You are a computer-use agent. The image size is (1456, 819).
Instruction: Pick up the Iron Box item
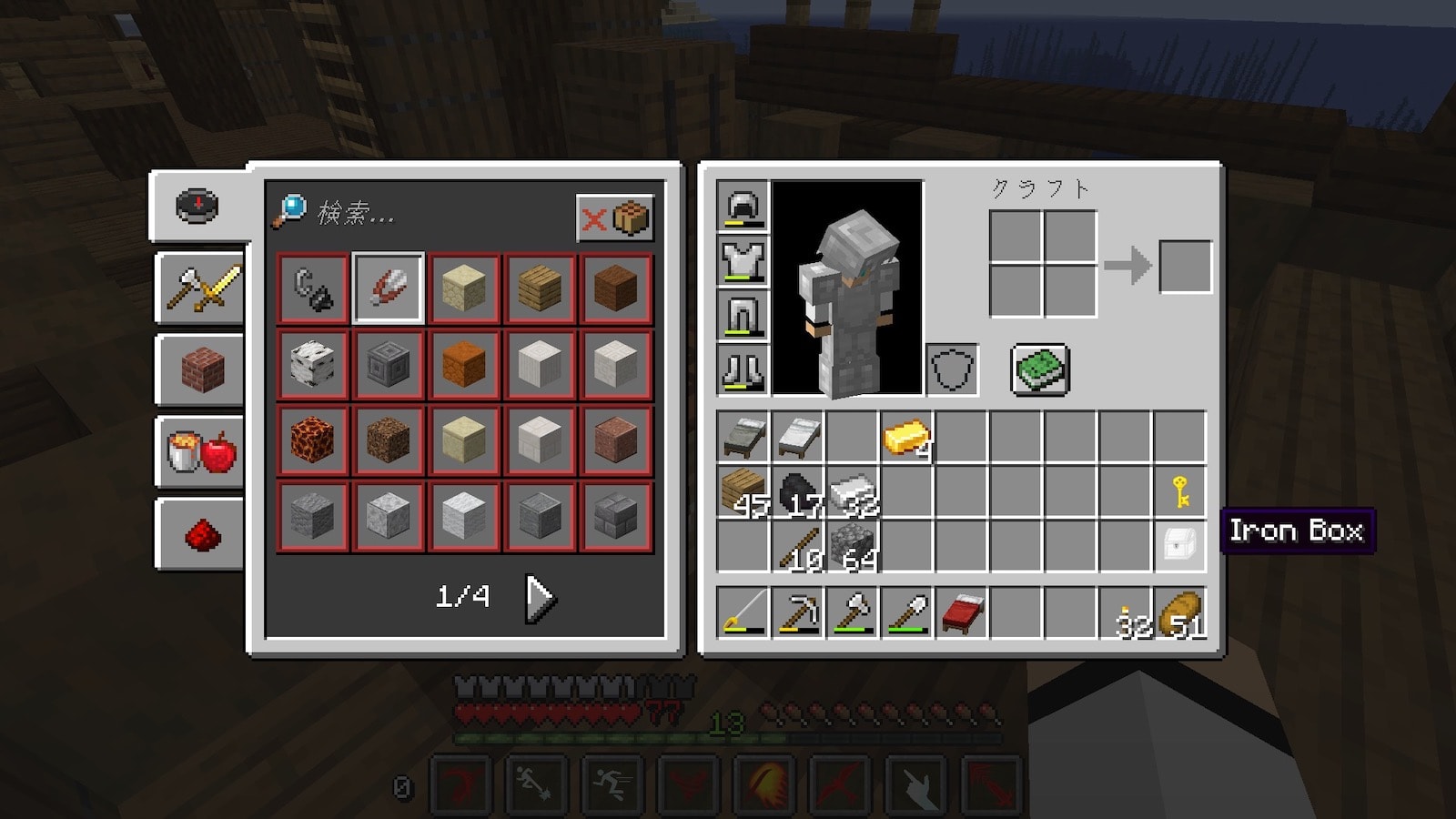(1179, 546)
